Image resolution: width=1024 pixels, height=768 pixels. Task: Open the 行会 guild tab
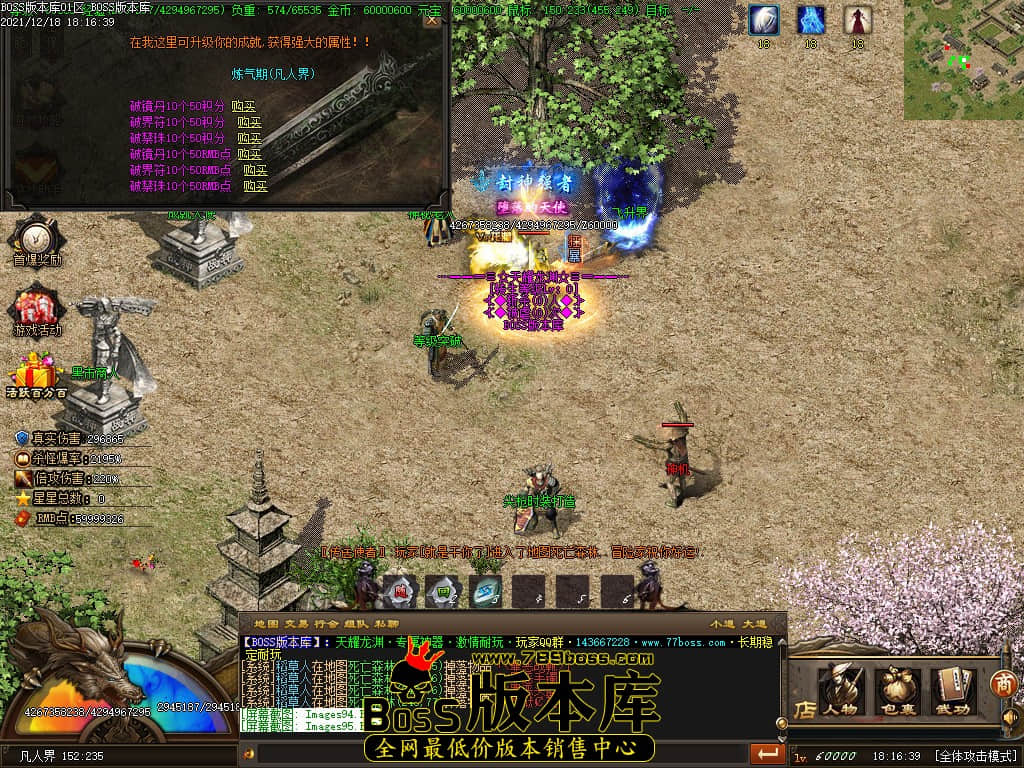point(326,624)
